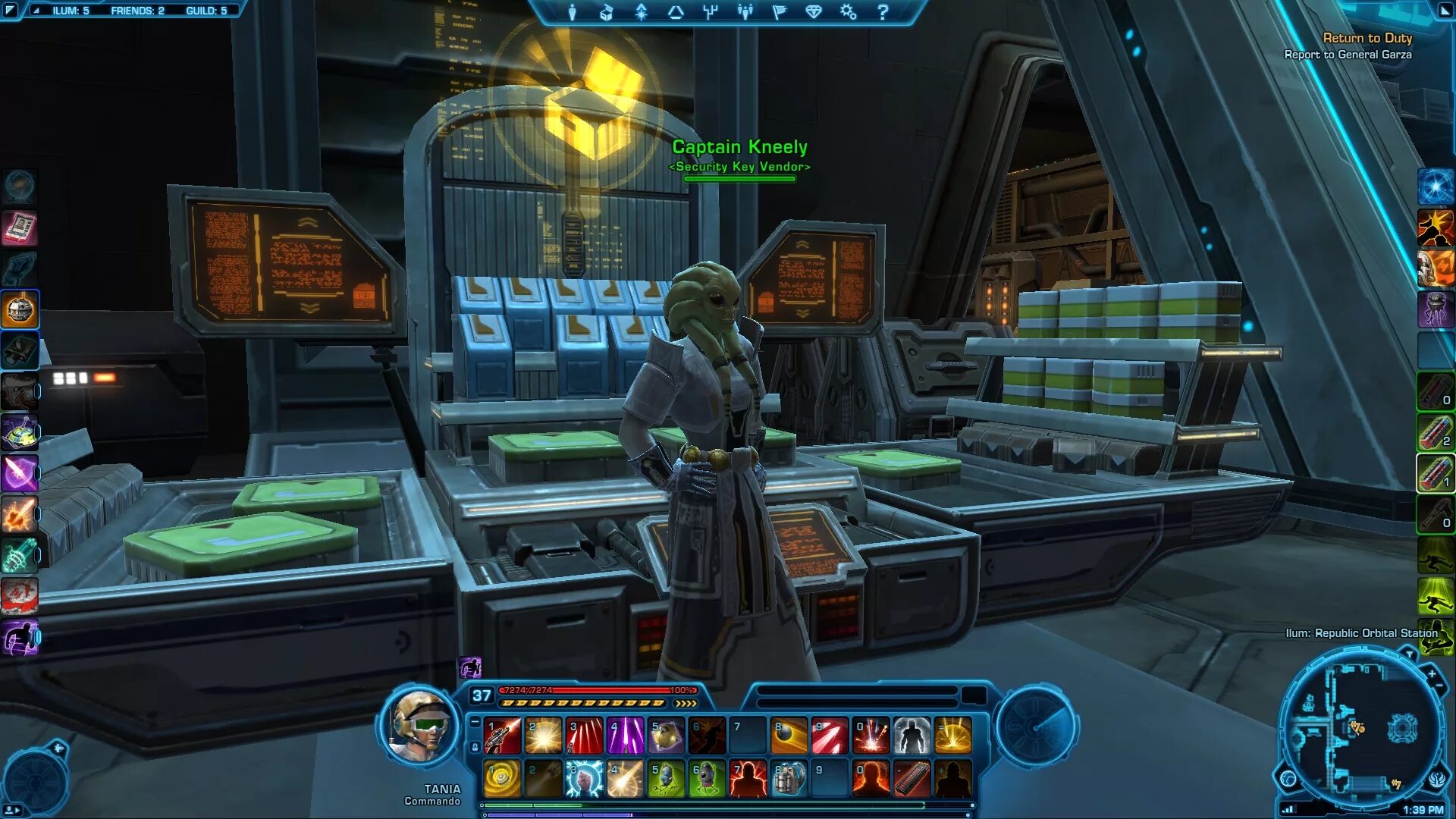
Task: Select the Return to Duty mission tracker
Action: pyautogui.click(x=1367, y=38)
